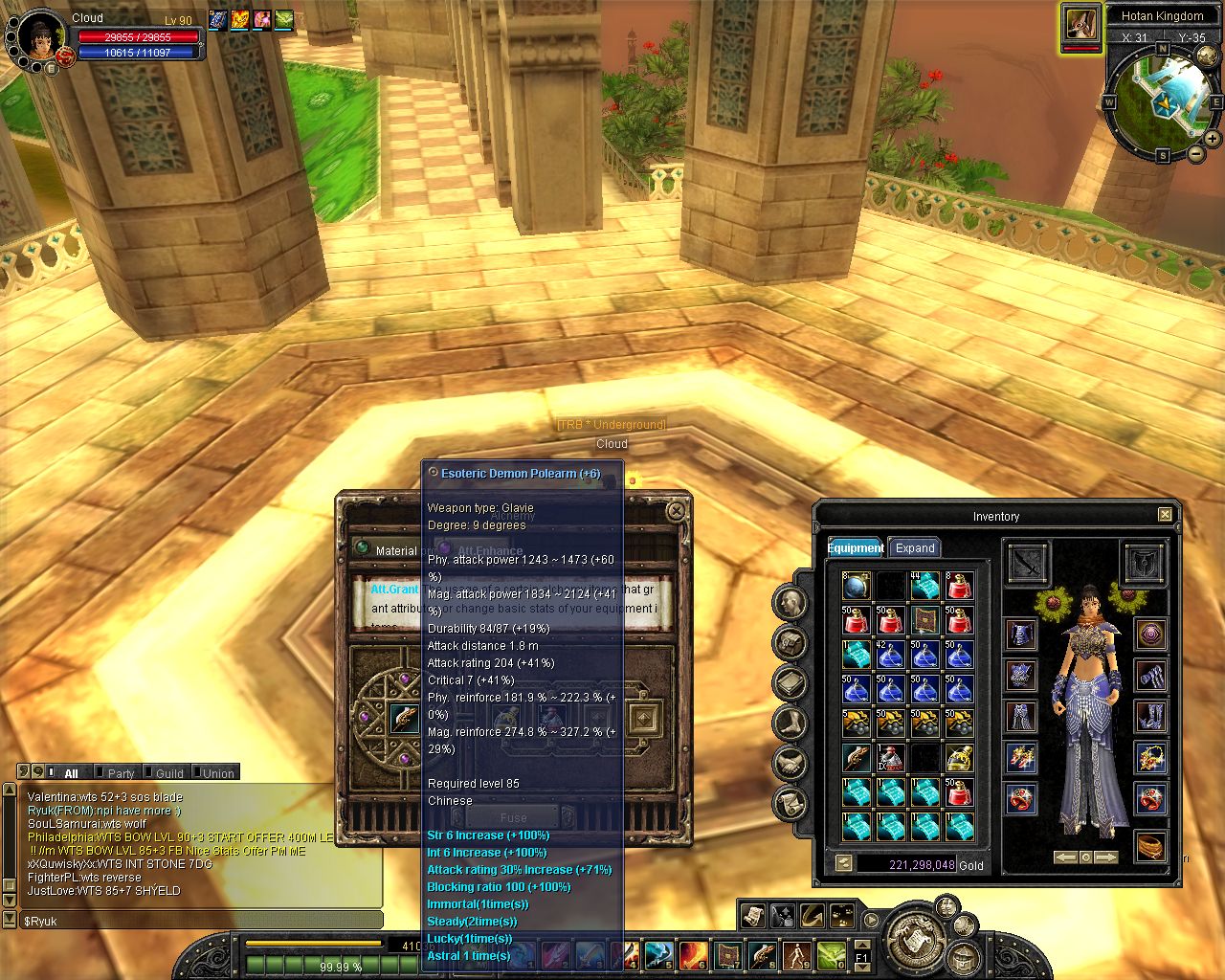The image size is (1225, 980).
Task: Switch chat to the Union tab
Action: point(218,773)
